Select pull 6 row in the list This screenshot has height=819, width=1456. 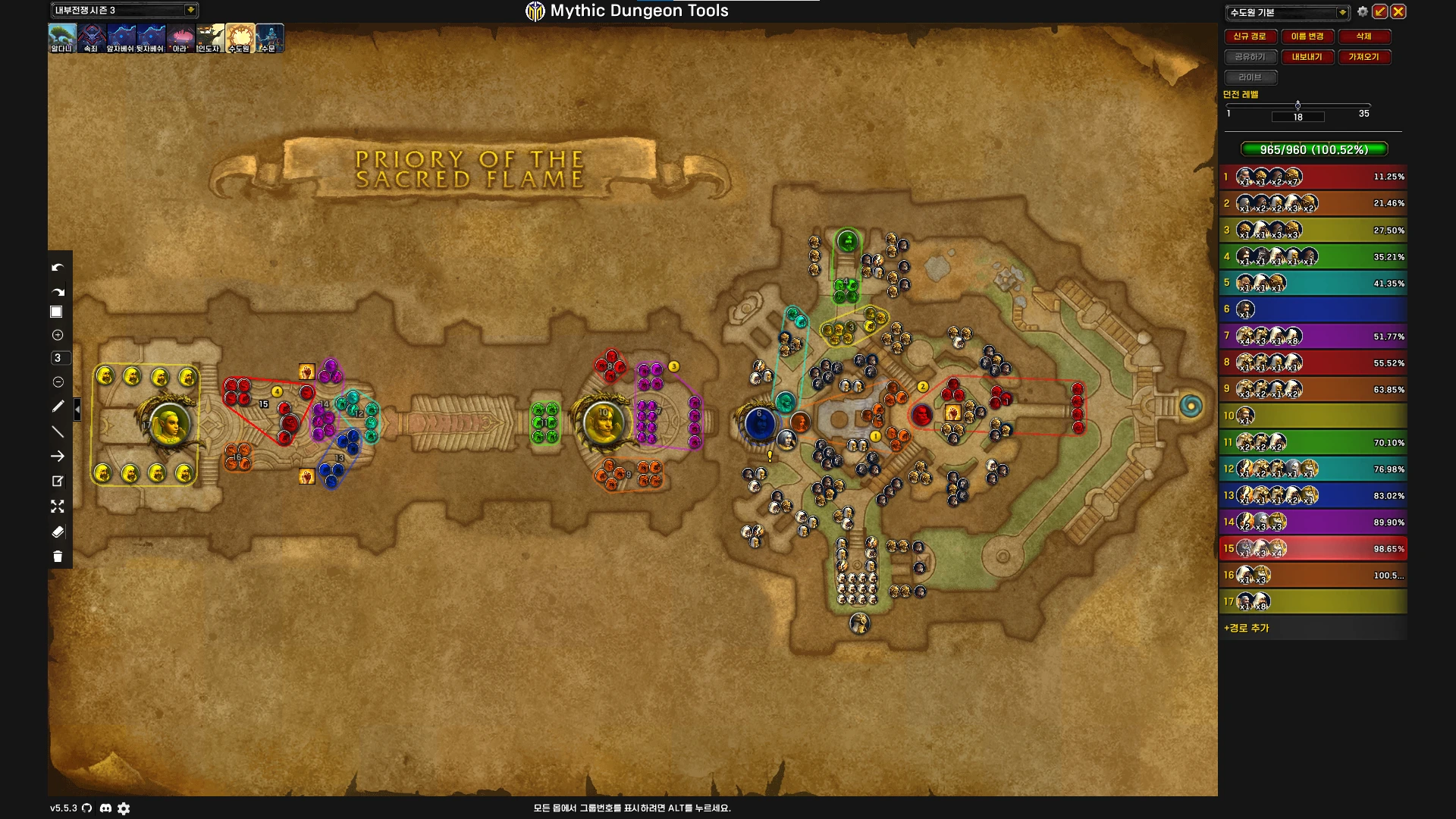pyautogui.click(x=1313, y=309)
